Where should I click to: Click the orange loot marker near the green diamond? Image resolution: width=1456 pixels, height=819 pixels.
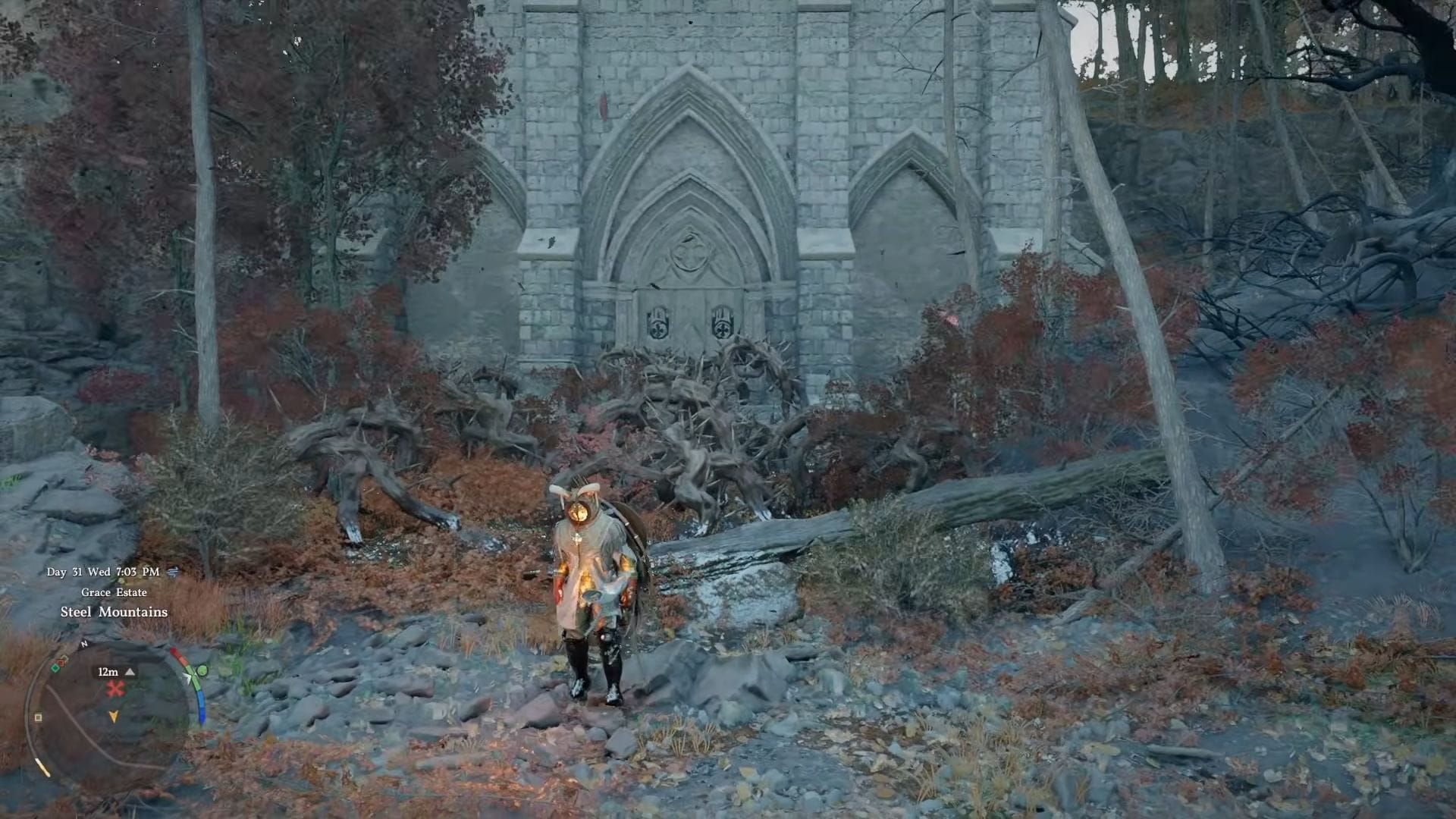click(61, 662)
